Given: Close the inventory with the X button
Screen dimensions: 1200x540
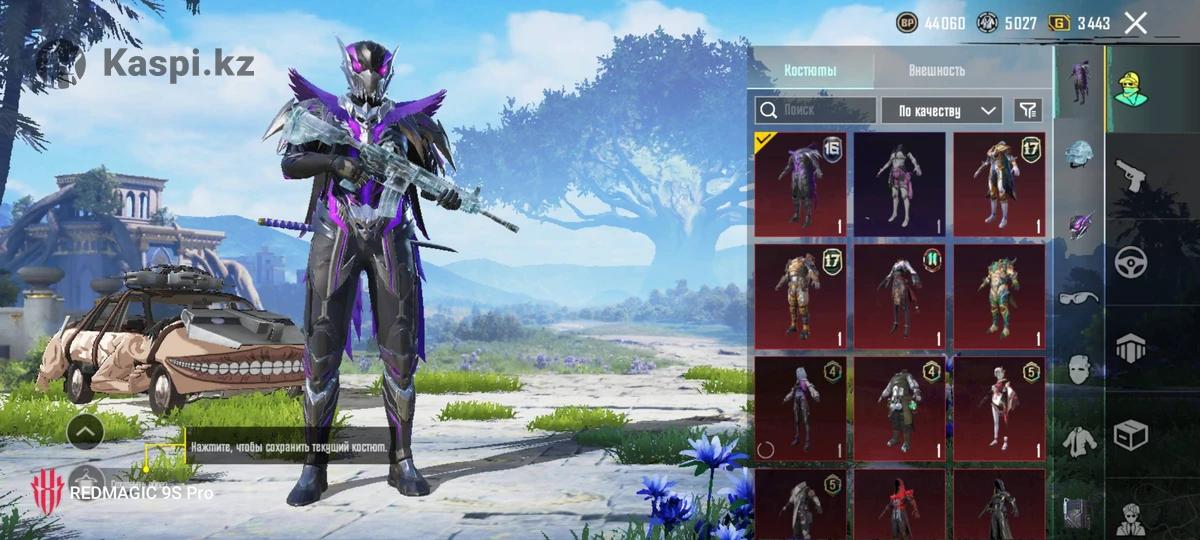Looking at the screenshot, I should point(1135,23).
